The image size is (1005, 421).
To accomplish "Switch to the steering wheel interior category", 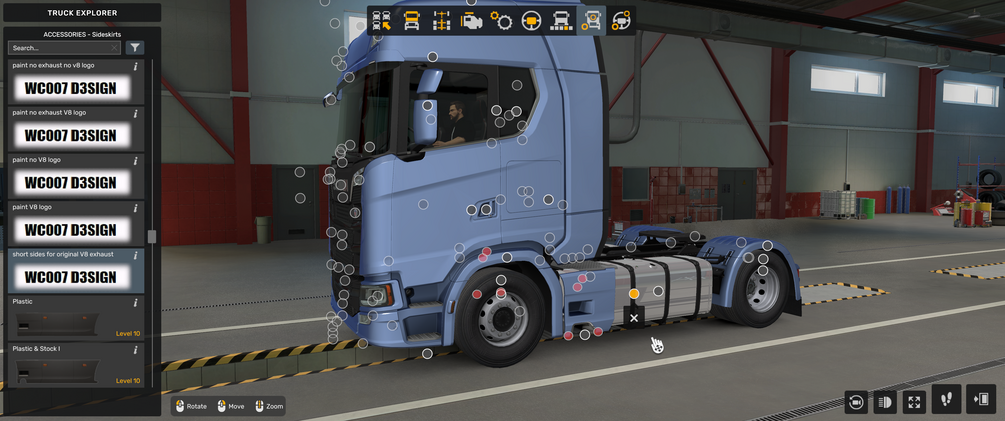I will [532, 20].
